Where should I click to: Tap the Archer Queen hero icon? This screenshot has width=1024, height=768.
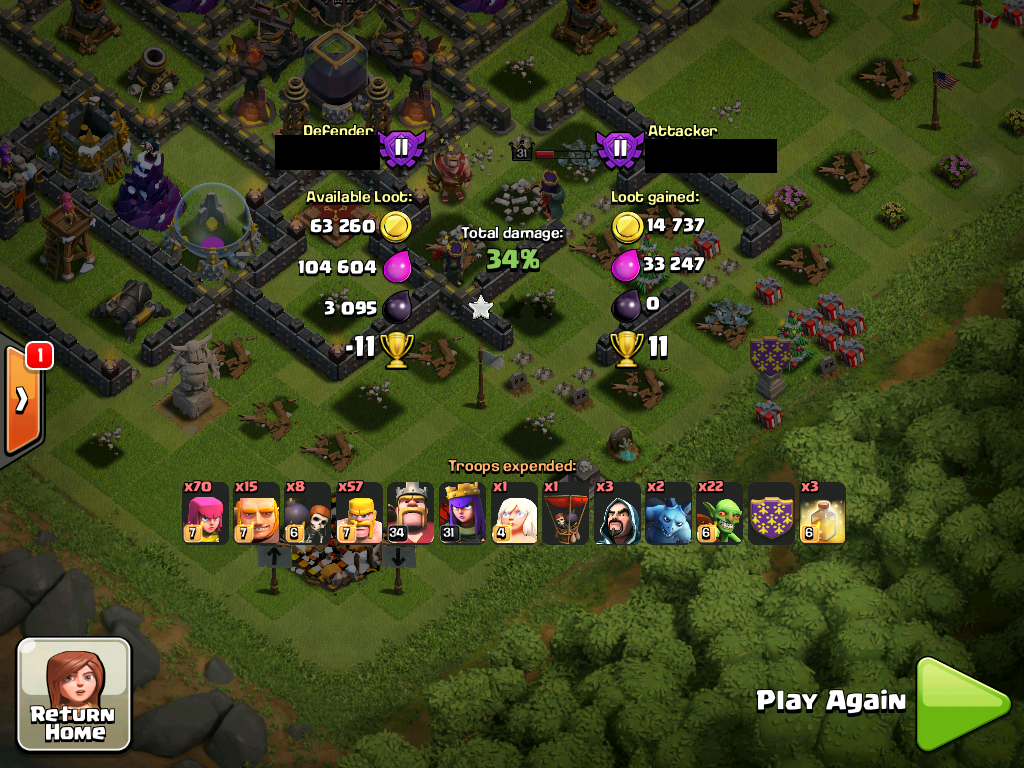(x=462, y=514)
